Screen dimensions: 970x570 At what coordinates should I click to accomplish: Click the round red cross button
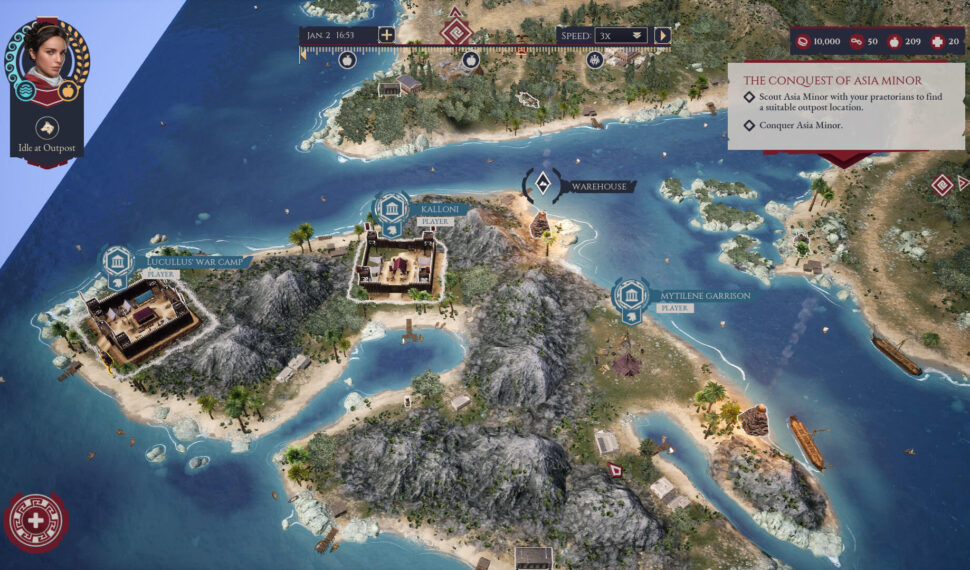click(x=36, y=521)
